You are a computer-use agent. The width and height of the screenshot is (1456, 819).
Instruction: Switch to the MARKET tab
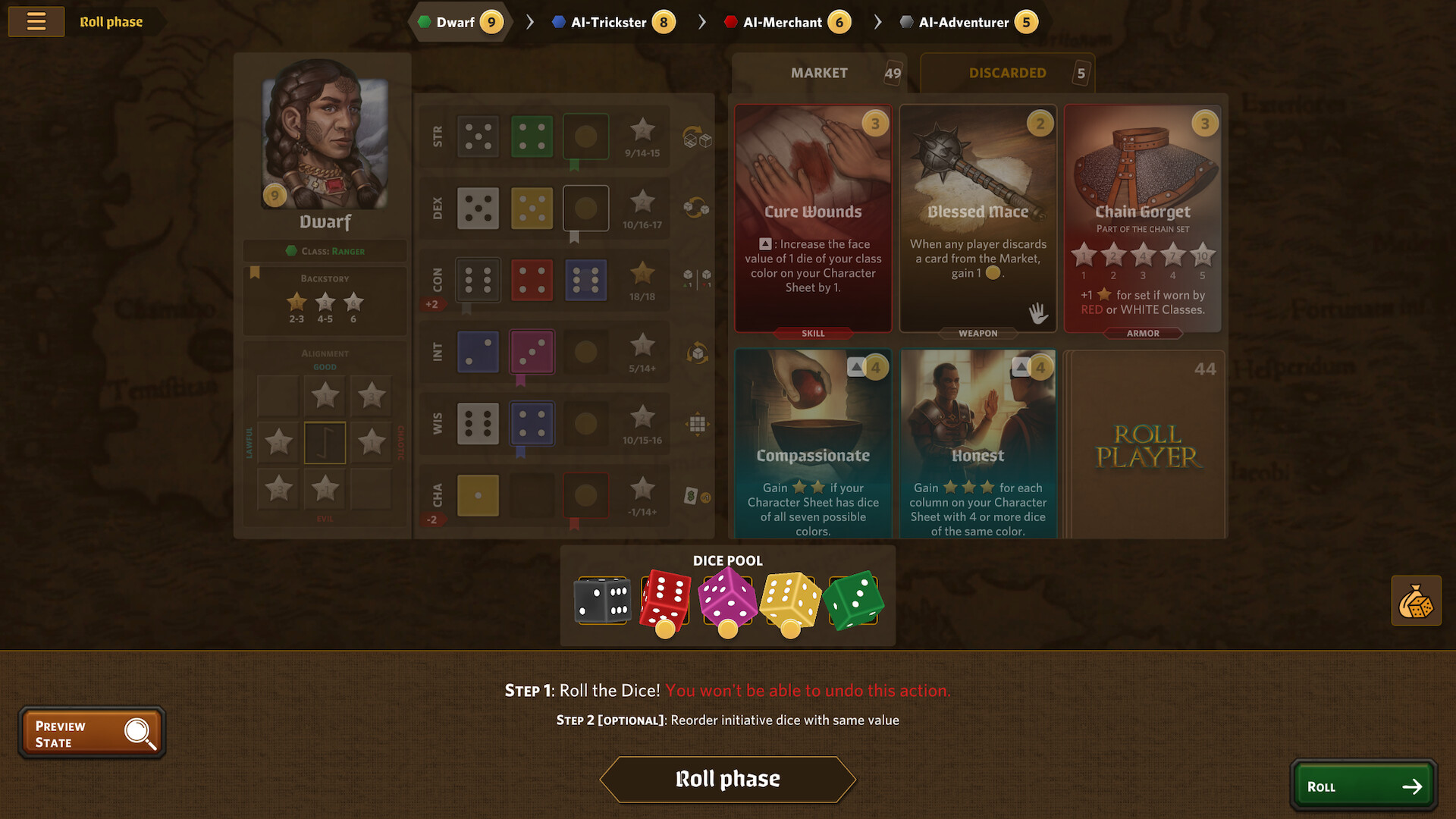[819, 73]
